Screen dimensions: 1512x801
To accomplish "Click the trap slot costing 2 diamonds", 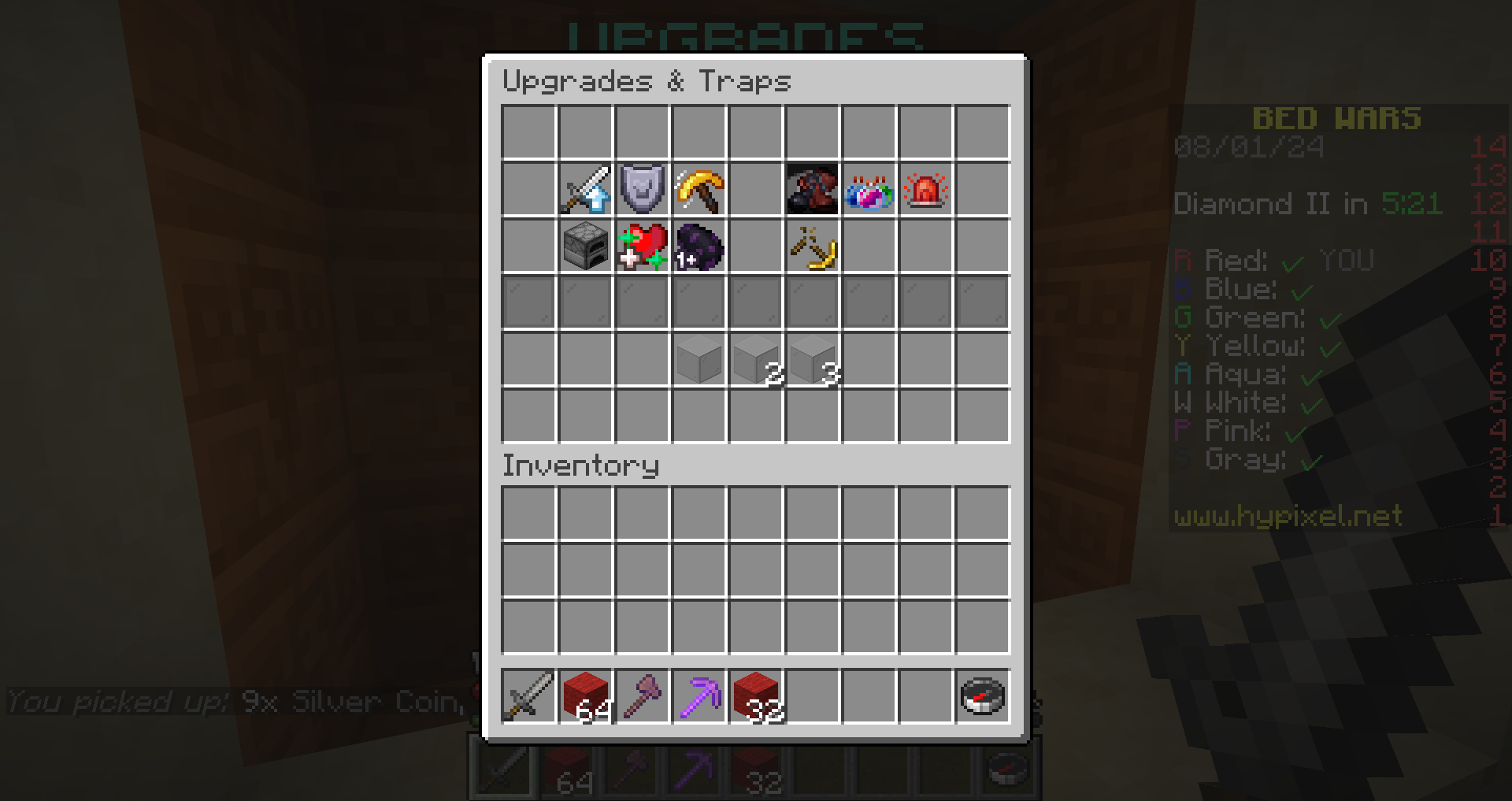I will click(x=754, y=361).
